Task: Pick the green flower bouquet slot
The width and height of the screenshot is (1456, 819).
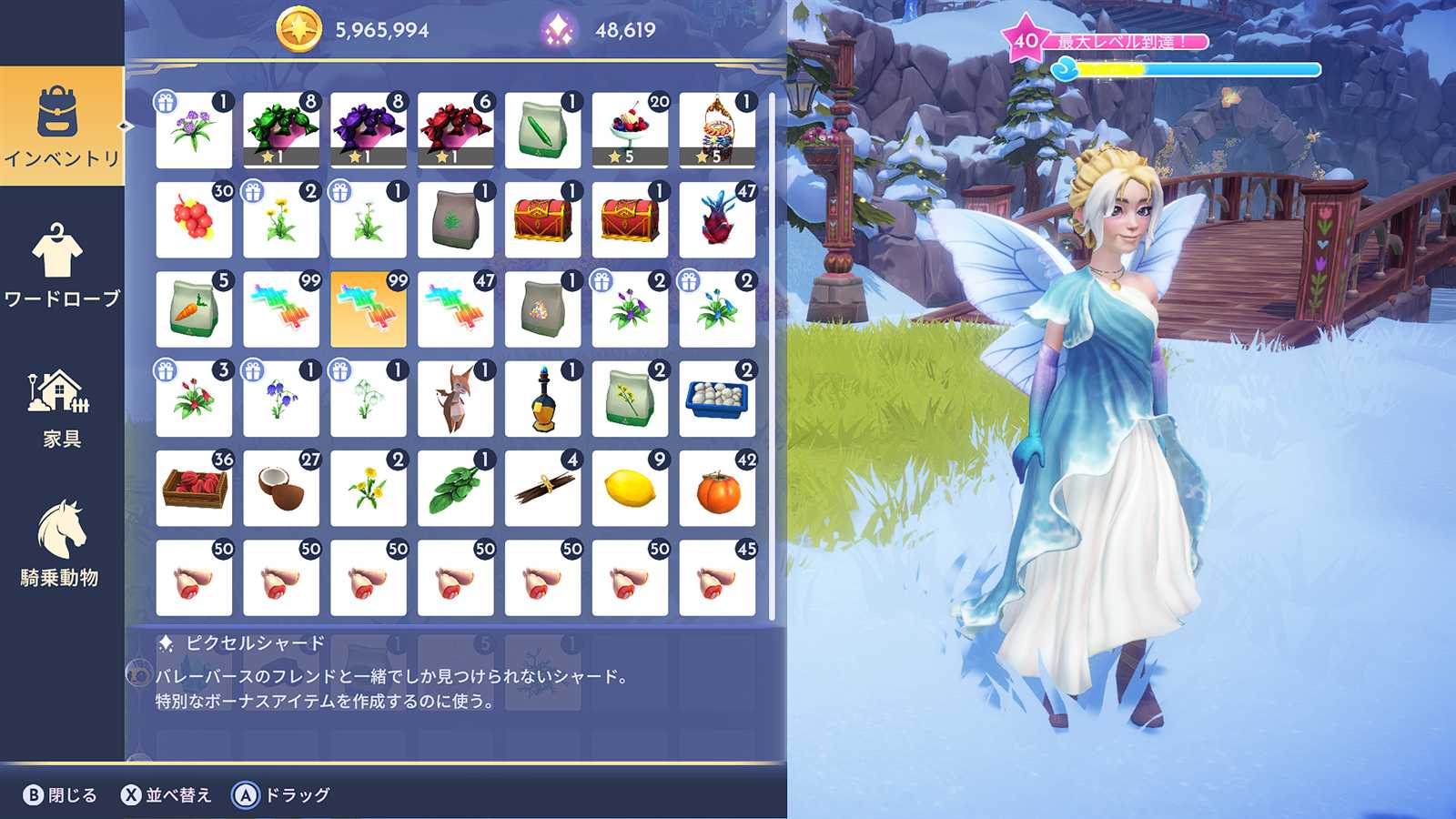Action: 281,130
